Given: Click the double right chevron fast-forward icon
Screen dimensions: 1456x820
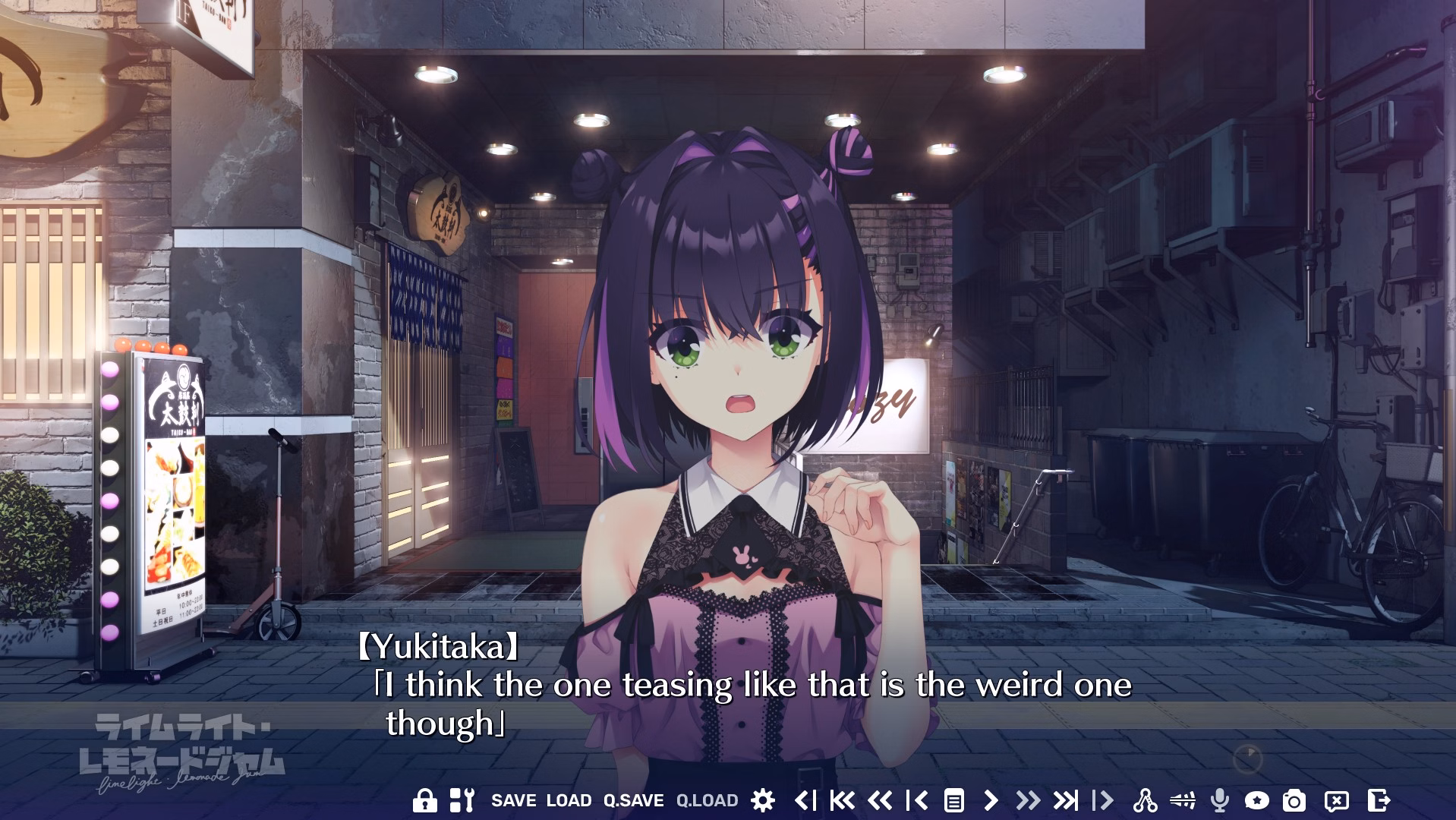Looking at the screenshot, I should pyautogui.click(x=1028, y=800).
